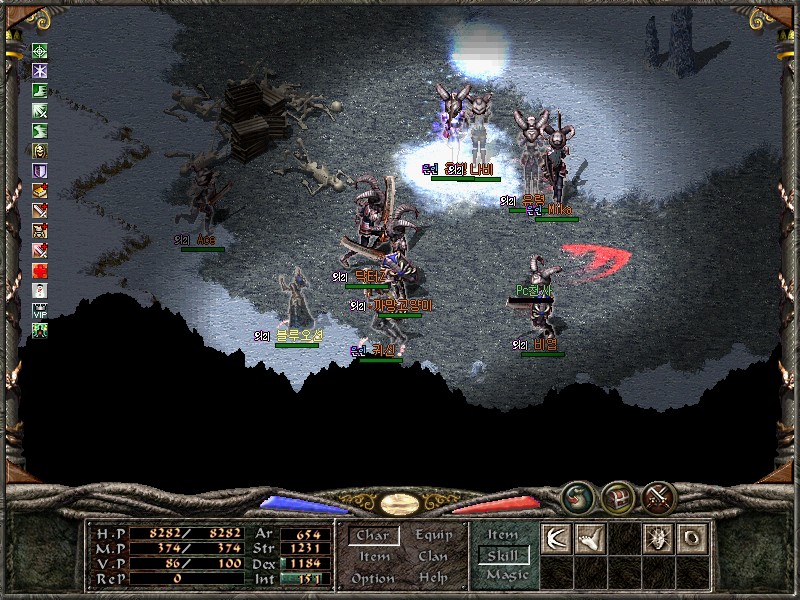800x600 pixels.
Task: Select the ring-shaped skill slot
Action: pos(692,538)
